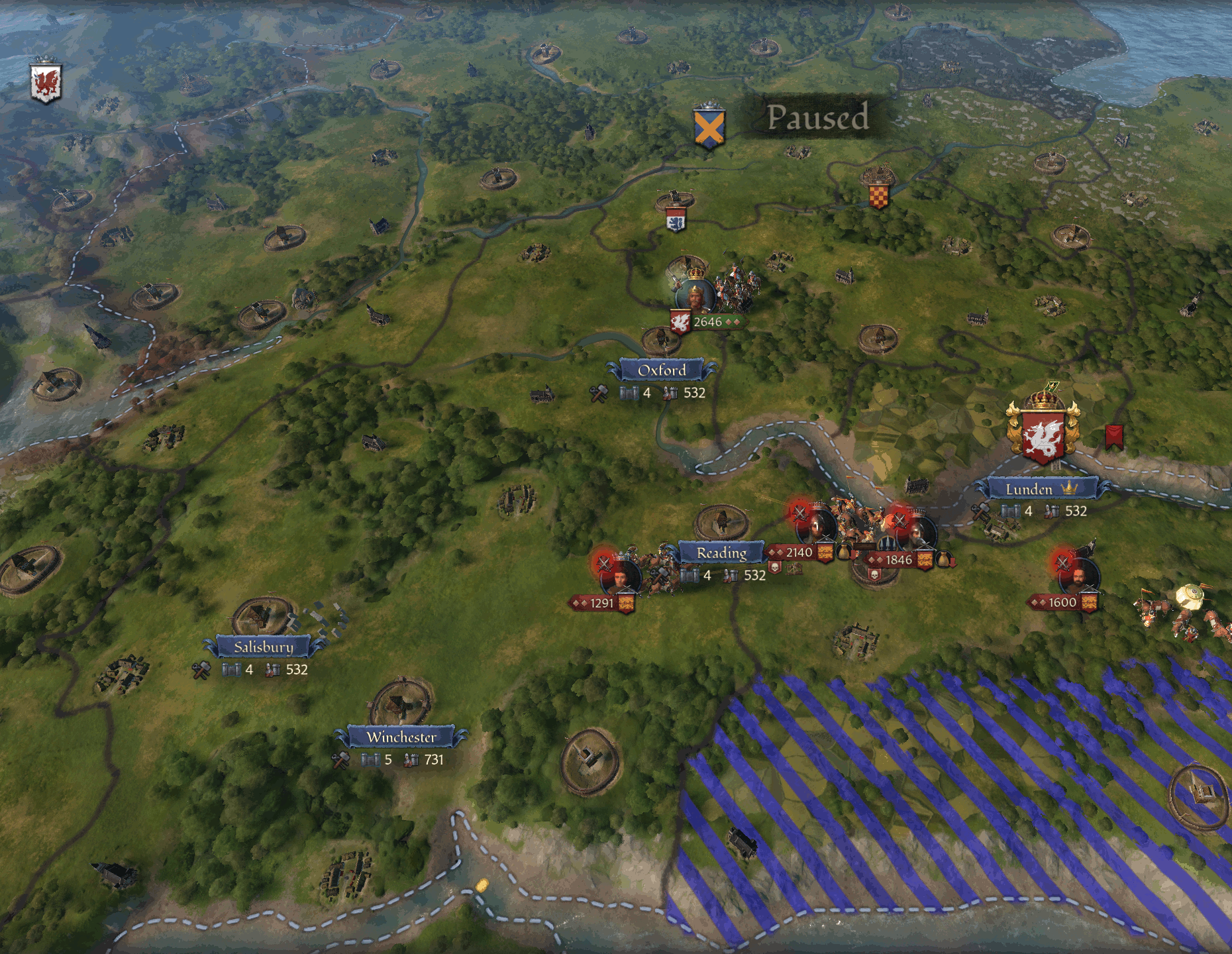Viewport: 1232px width, 954px height.
Task: Select the enemy army of 1600 soldiers
Action: tap(1062, 602)
